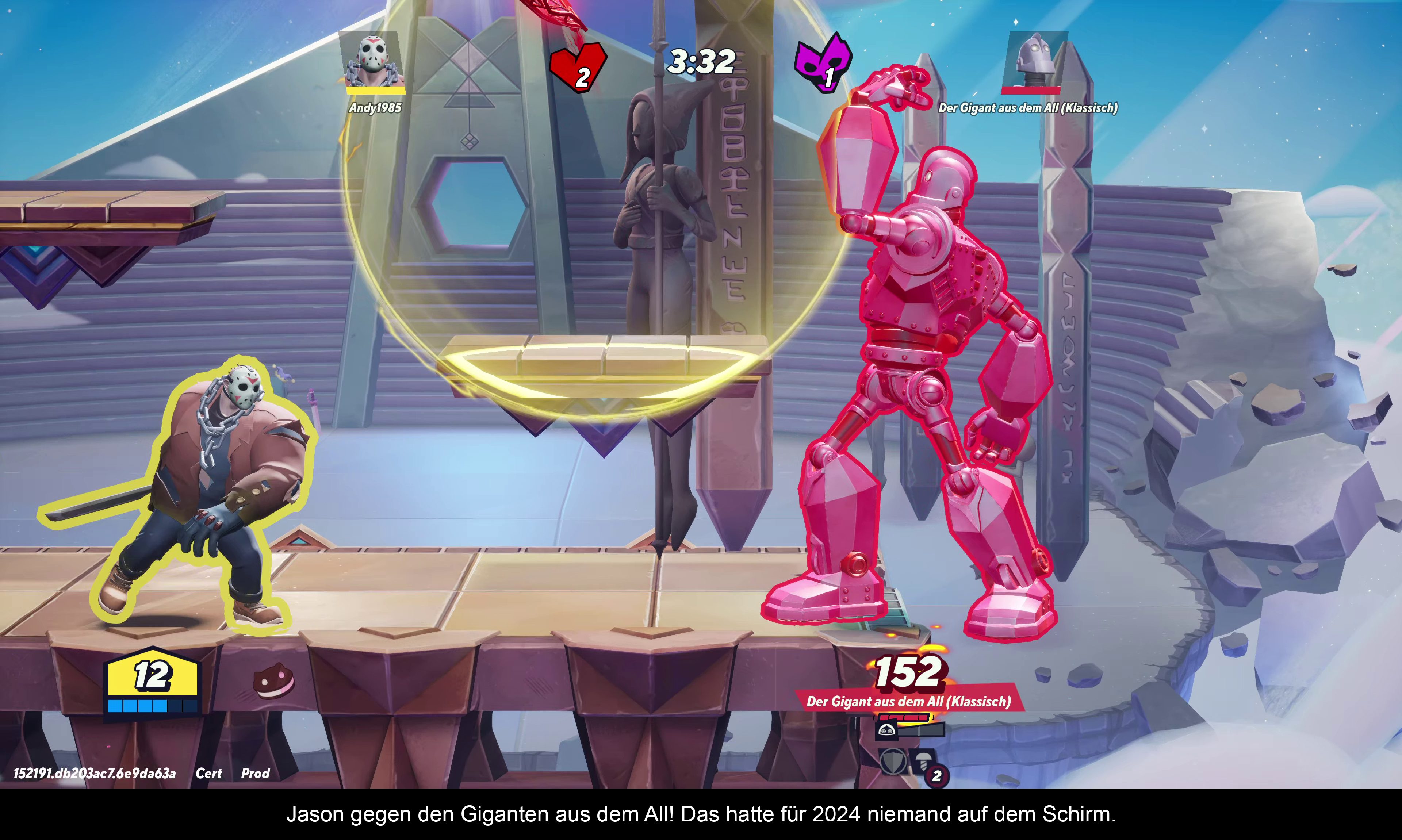Click the cookie sandwich icon beside Jason's badge
This screenshot has width=1402, height=840.
pyautogui.click(x=273, y=680)
